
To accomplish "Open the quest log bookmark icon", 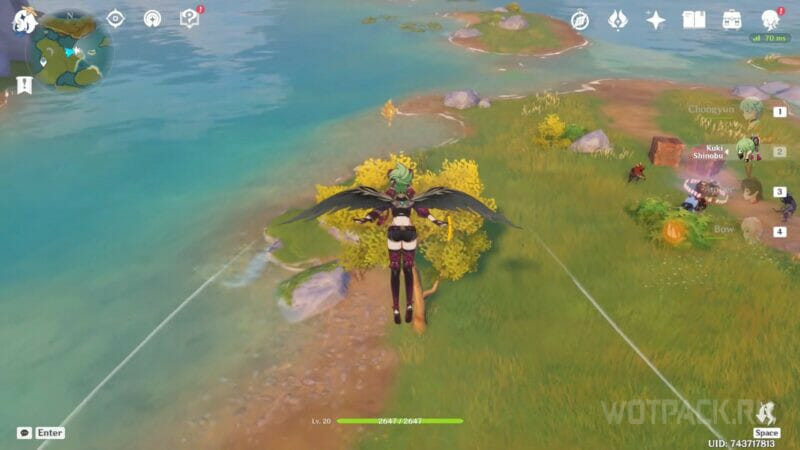I will pos(24,85).
